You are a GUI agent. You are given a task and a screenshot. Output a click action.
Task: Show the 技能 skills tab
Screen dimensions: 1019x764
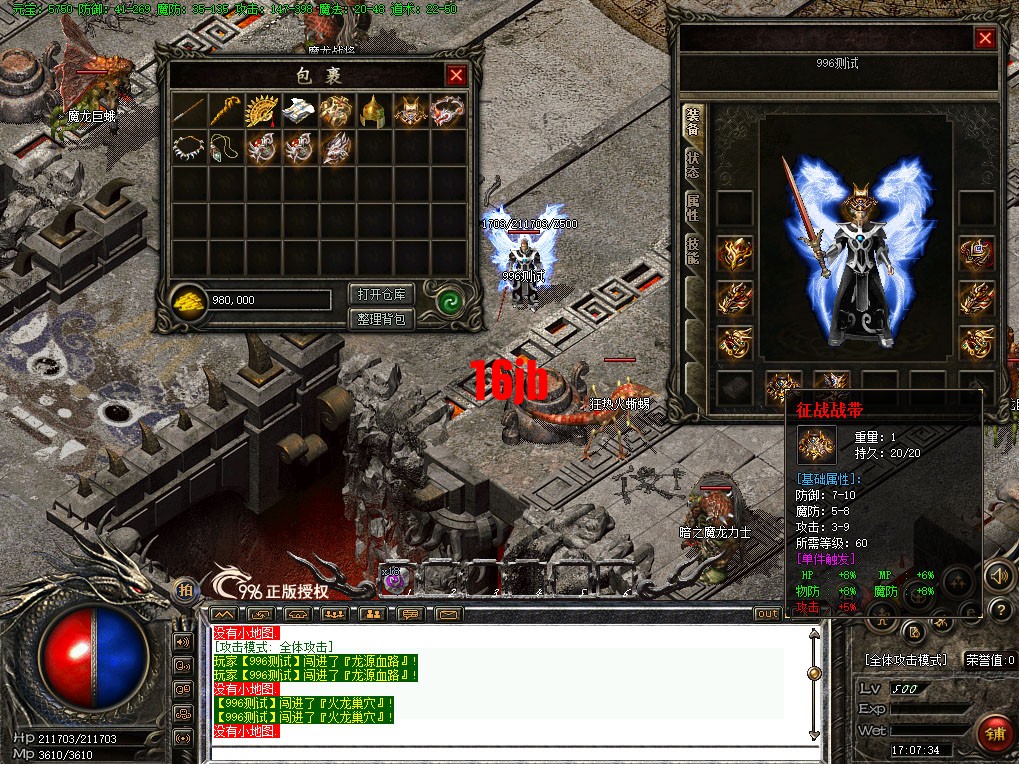tap(692, 249)
